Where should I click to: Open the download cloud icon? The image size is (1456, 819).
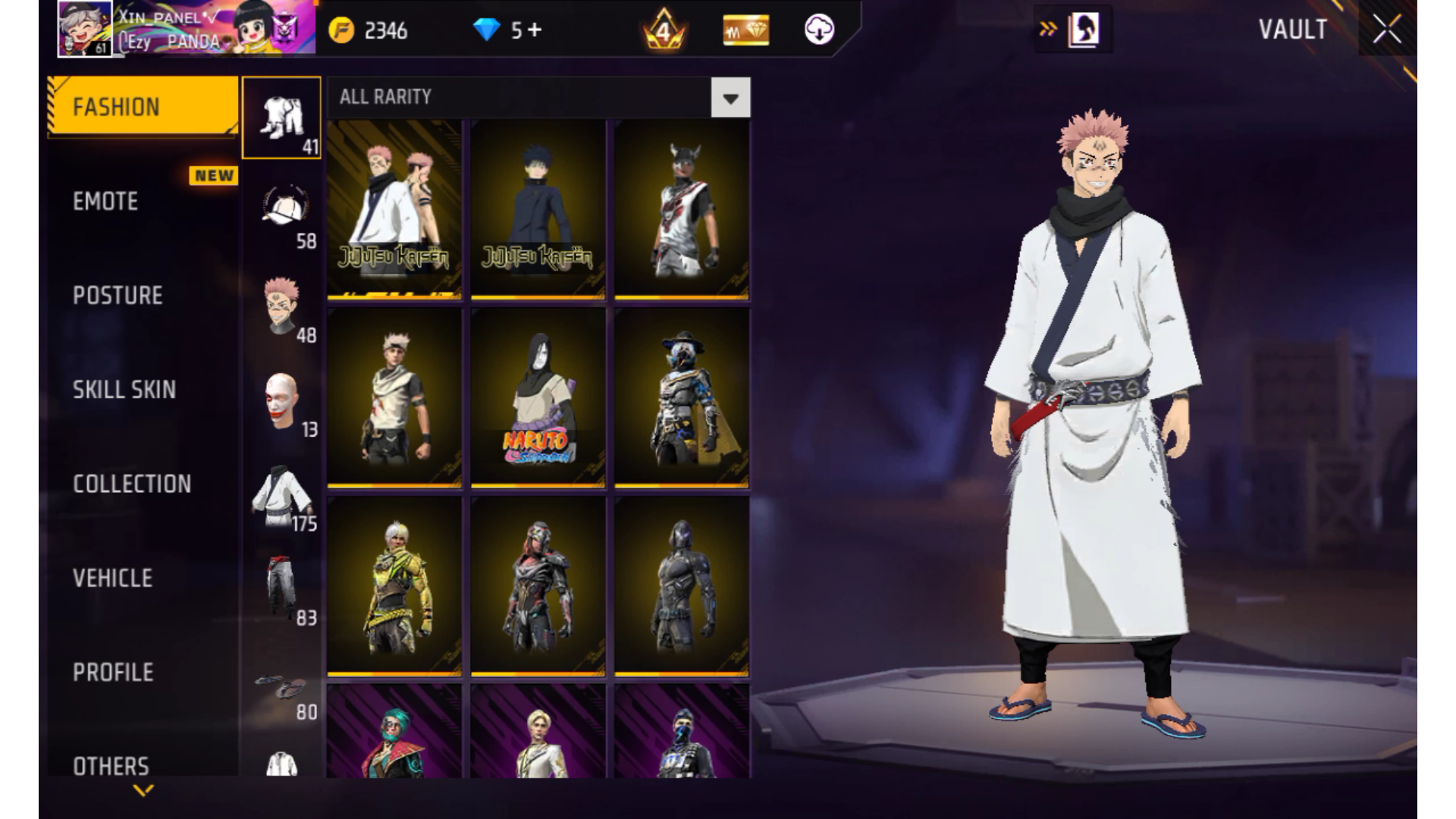(x=819, y=30)
